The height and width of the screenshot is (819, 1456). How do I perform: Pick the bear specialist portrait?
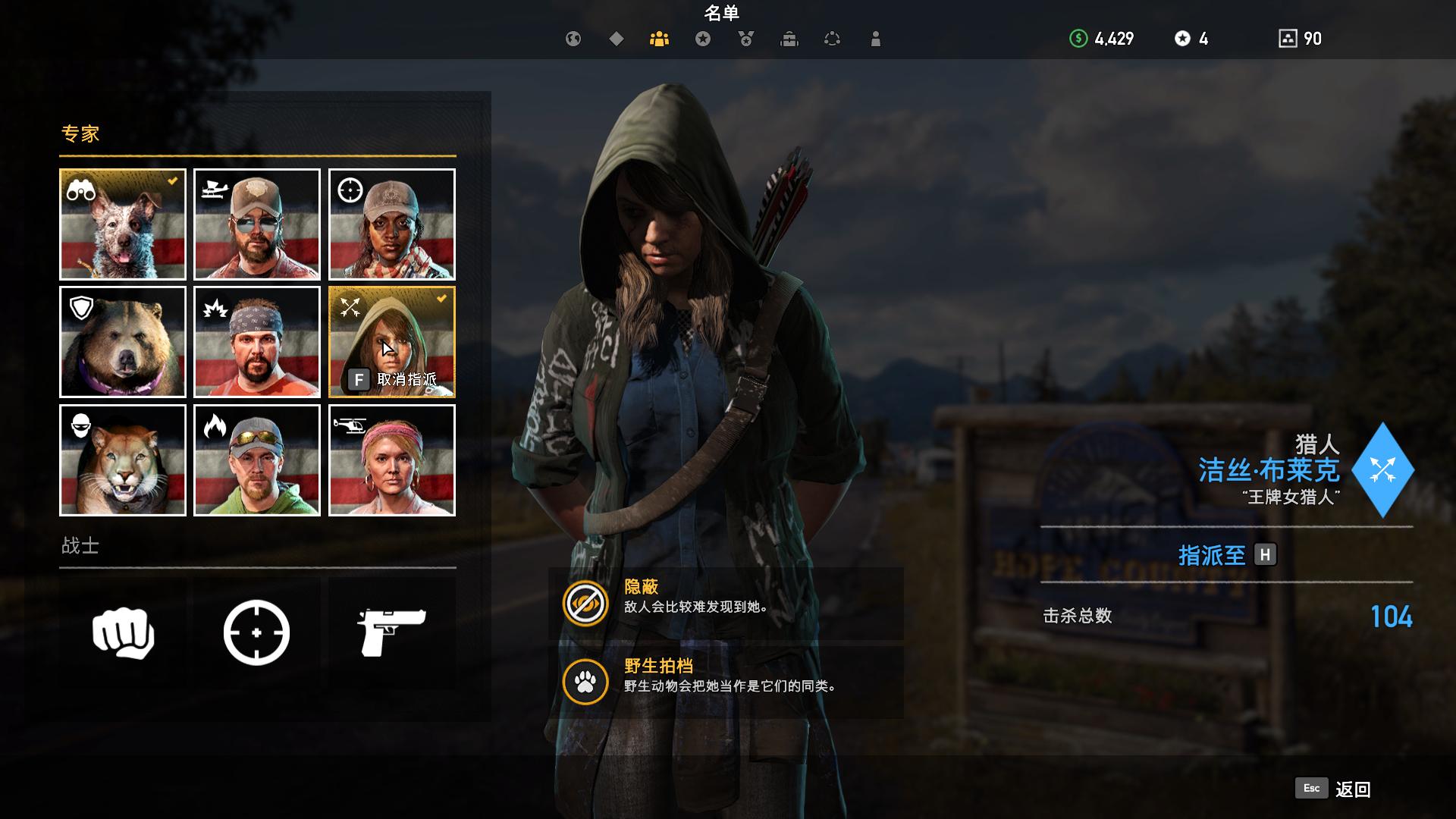pos(123,342)
